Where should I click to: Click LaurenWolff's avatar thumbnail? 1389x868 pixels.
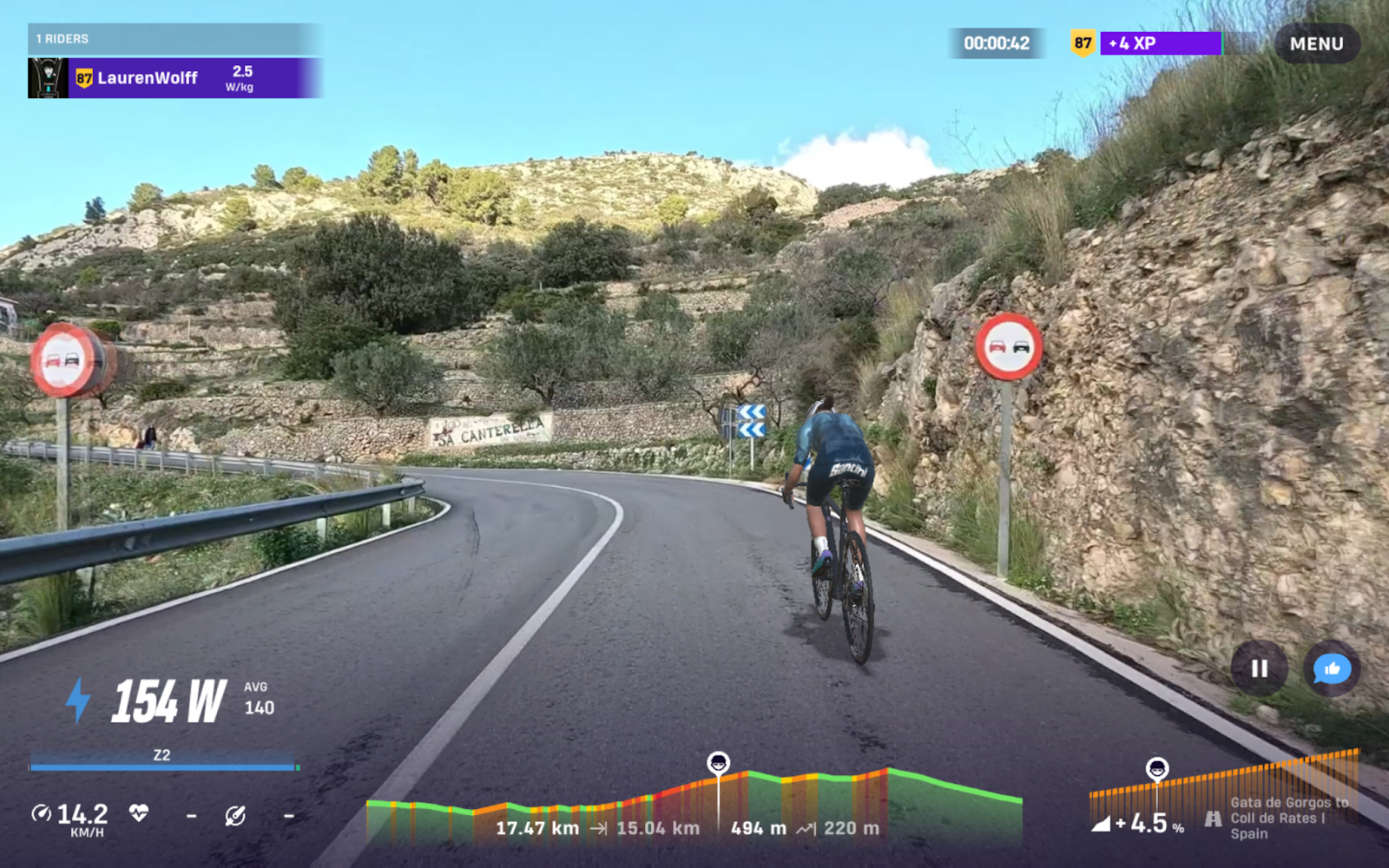click(48, 77)
